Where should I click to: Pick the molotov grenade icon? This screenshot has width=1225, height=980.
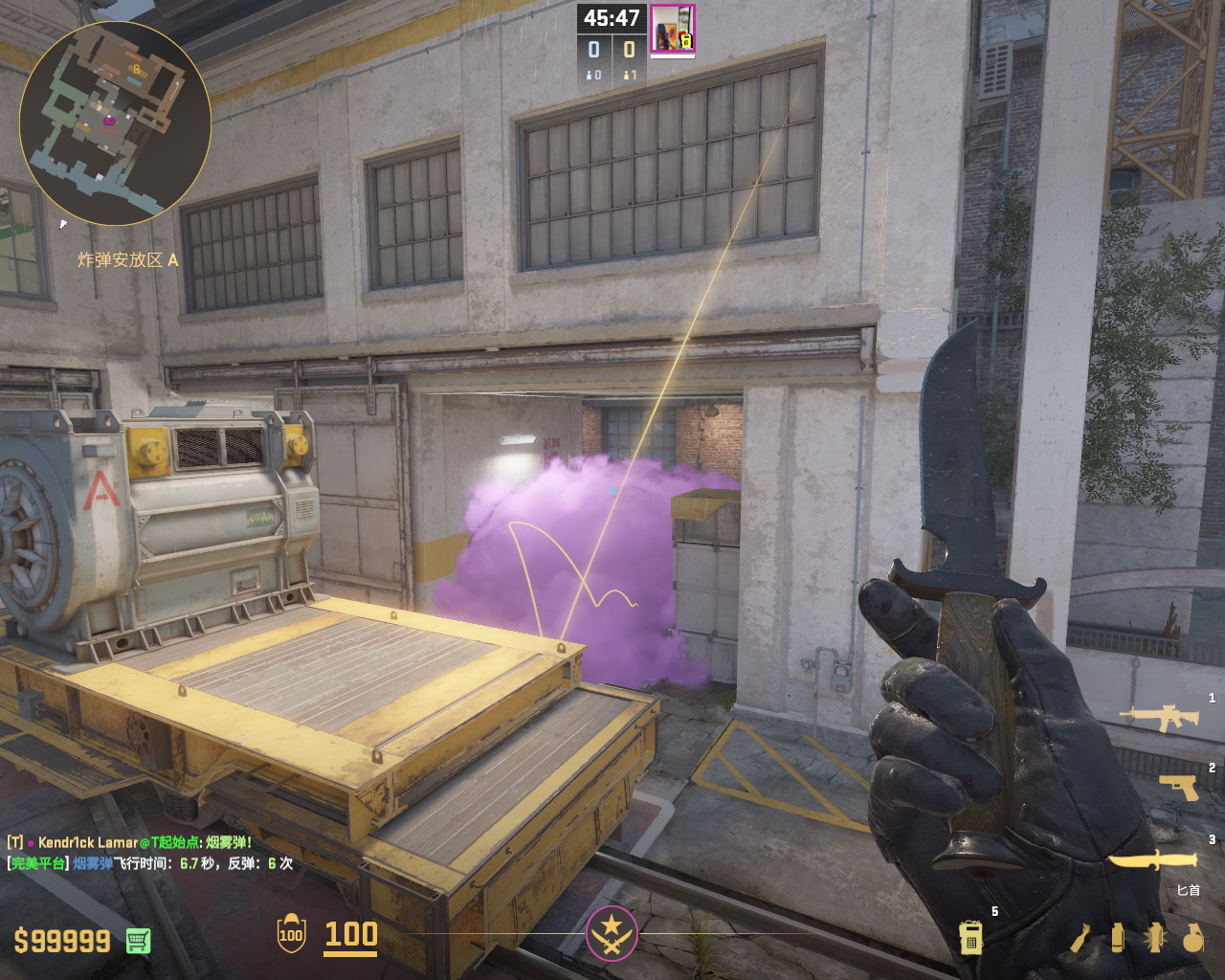coord(1080,938)
